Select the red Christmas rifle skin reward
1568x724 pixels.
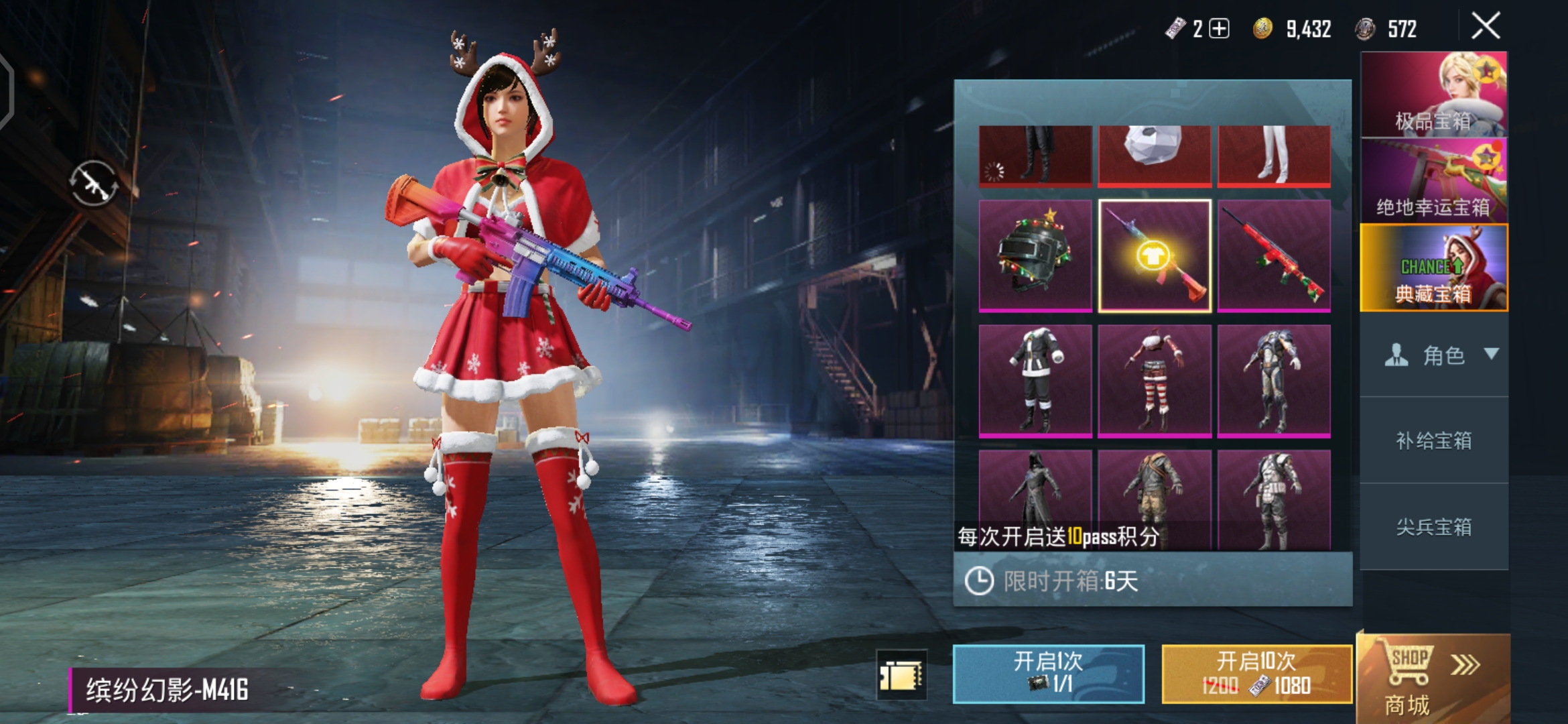pos(1274,255)
